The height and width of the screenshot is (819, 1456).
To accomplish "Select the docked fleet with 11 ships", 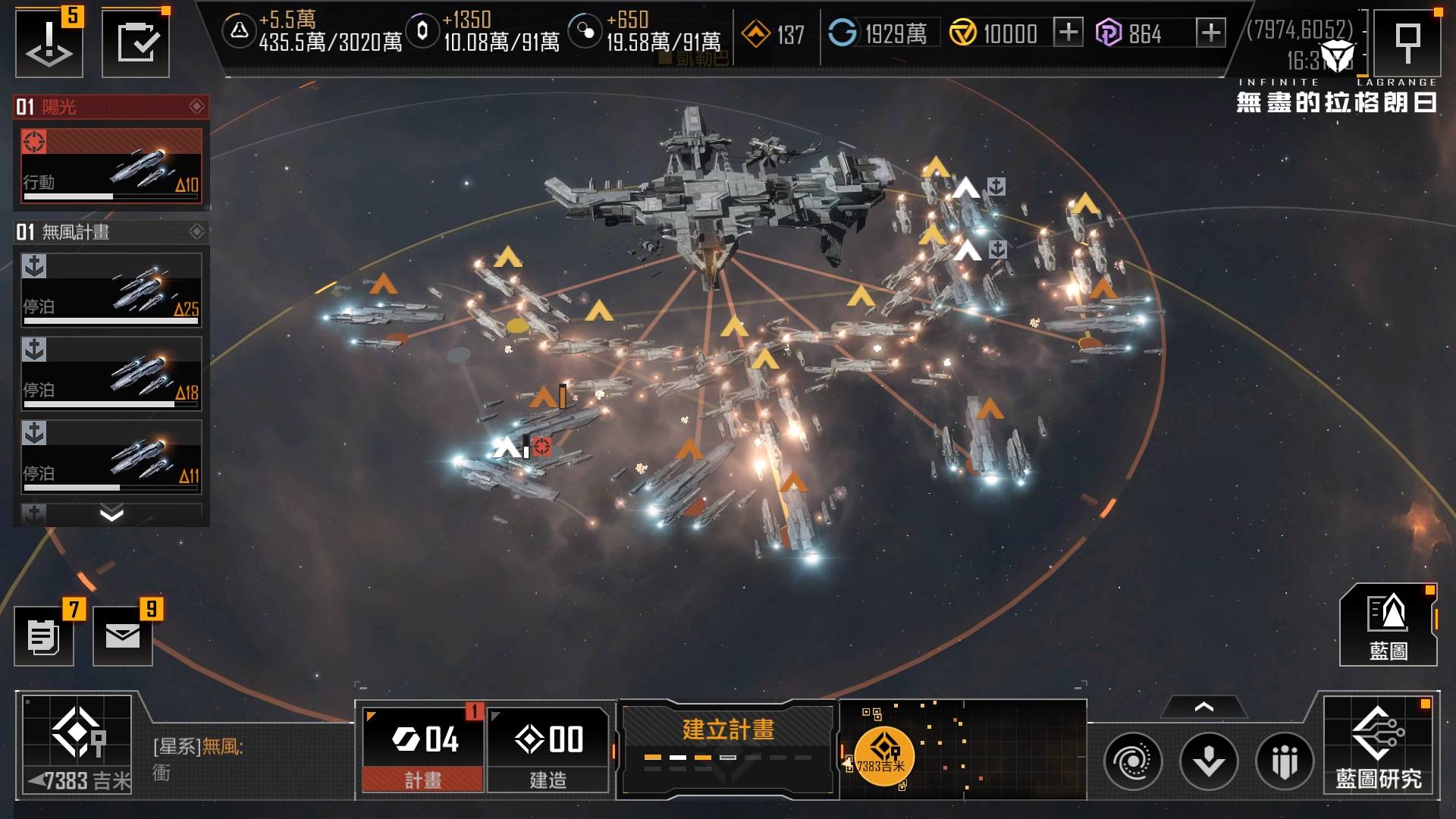I will click(111, 457).
